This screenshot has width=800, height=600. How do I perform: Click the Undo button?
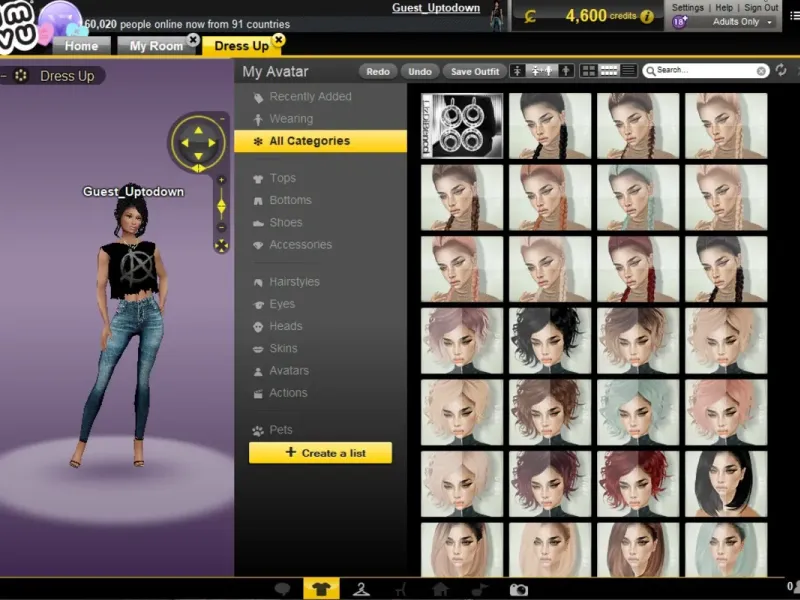tap(420, 71)
